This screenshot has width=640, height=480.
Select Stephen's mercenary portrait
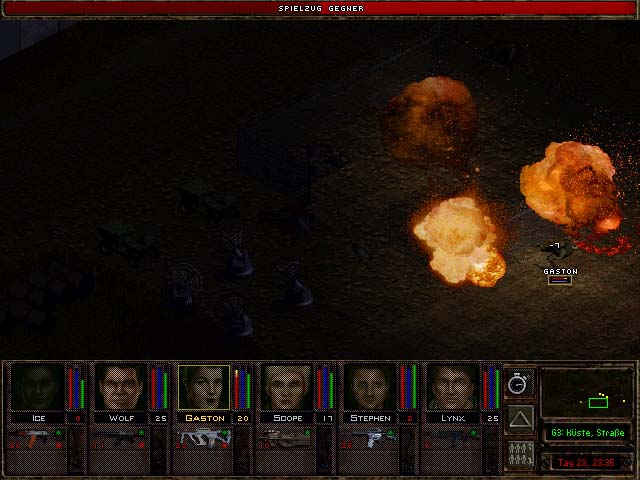[x=369, y=387]
